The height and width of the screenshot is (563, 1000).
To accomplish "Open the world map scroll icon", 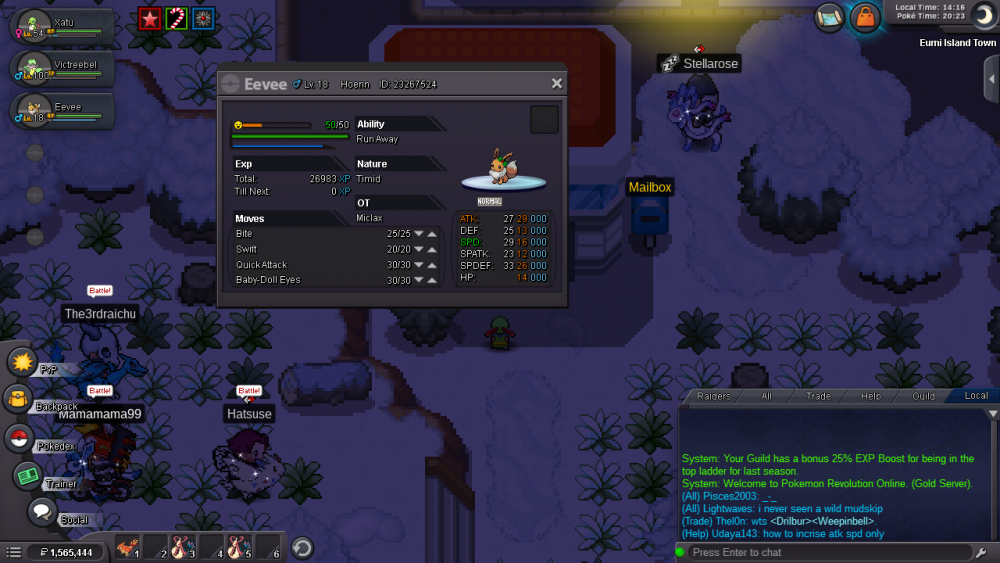I will click(x=829, y=16).
